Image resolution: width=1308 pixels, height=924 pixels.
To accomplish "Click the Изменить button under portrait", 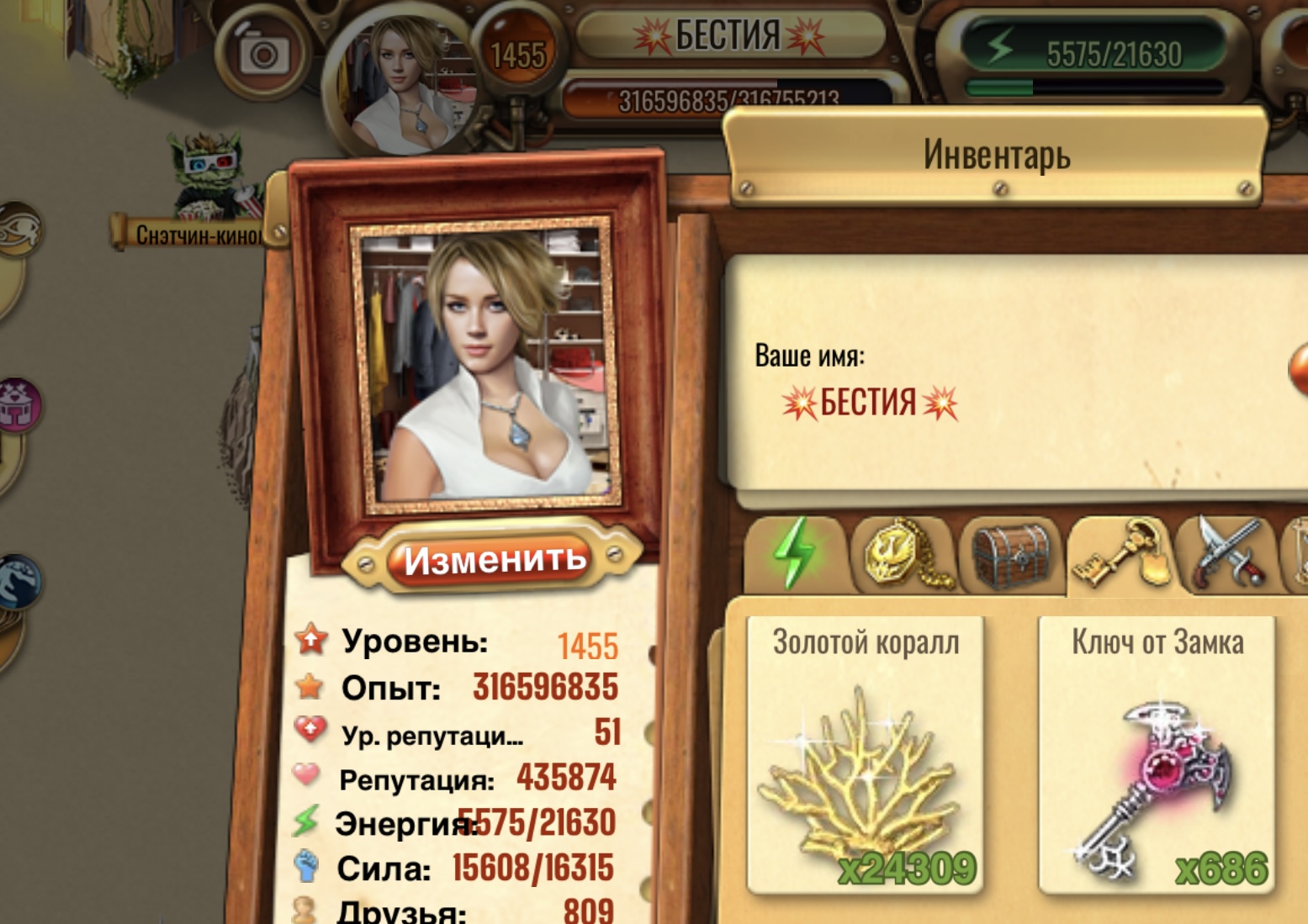I will (x=494, y=559).
